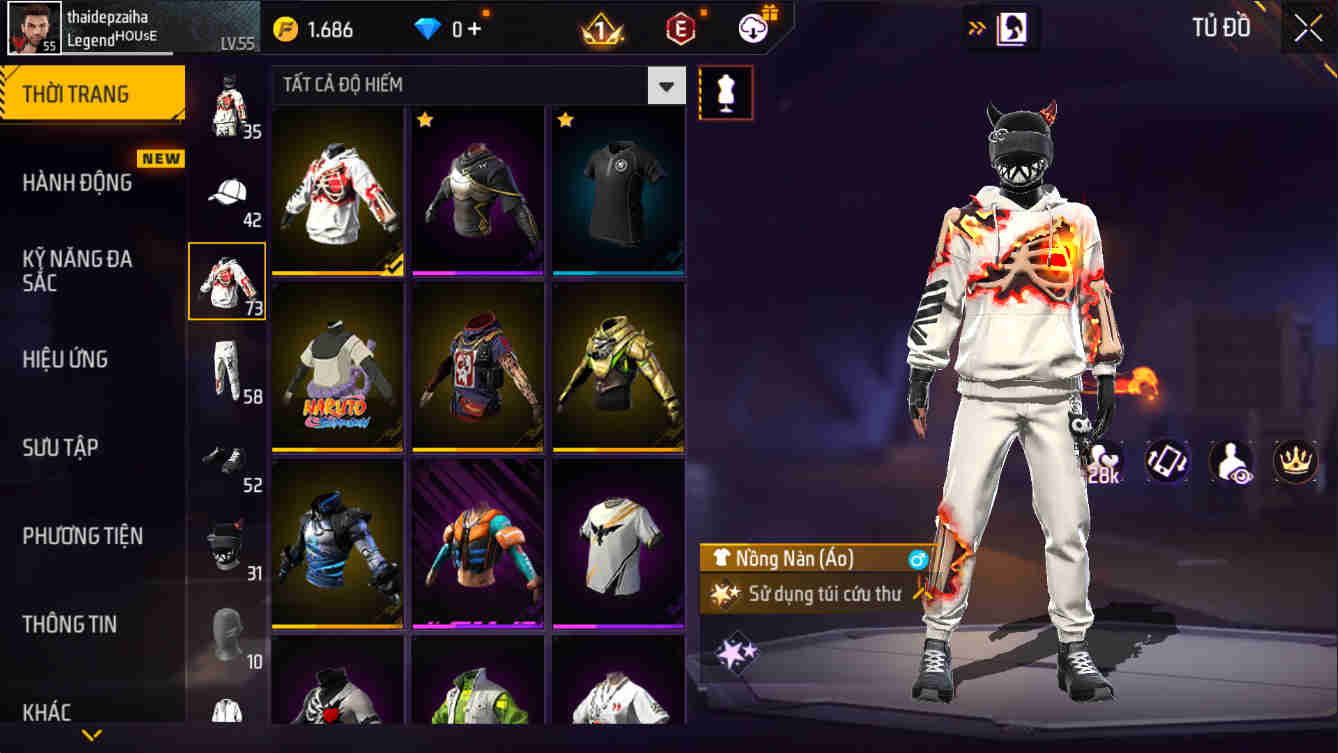Open the VIP crown icon near the character
The image size is (1338, 753).
point(1290,461)
